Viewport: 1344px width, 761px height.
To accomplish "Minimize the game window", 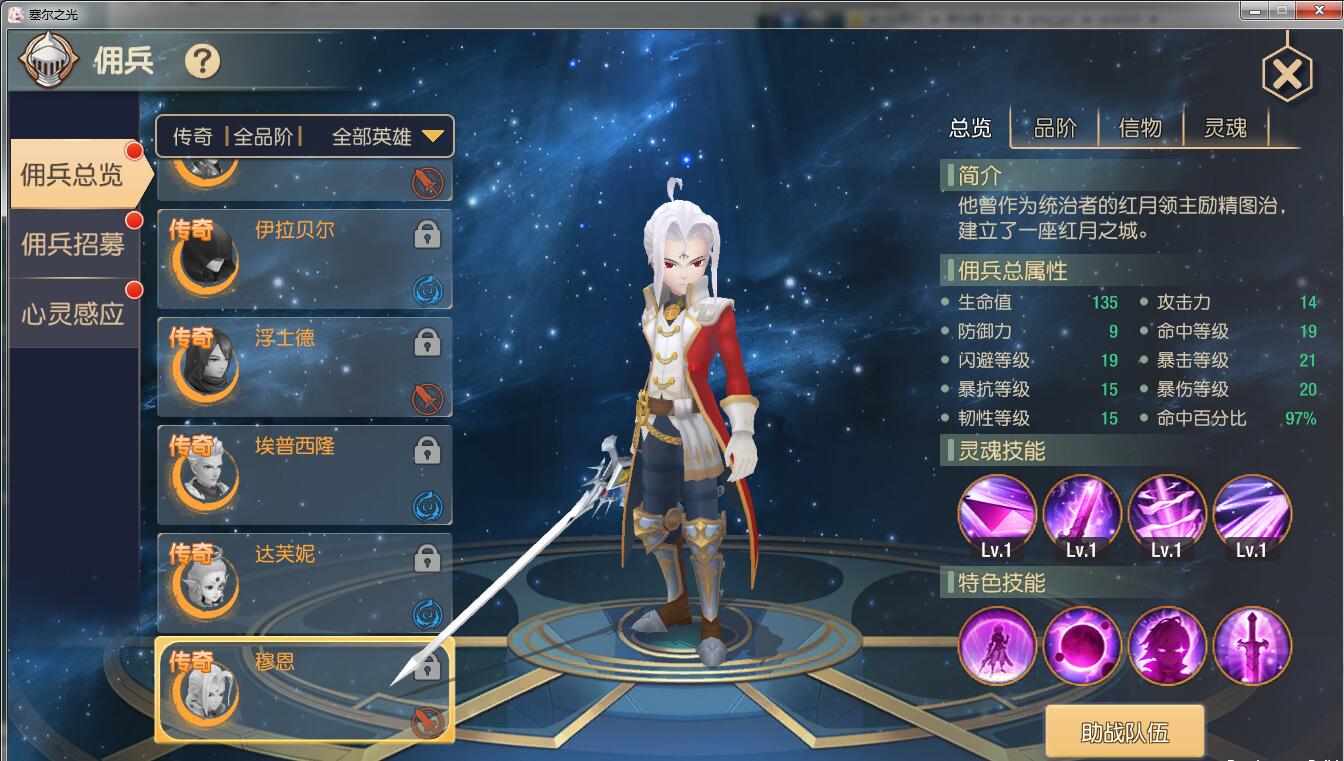I will click(x=1257, y=11).
